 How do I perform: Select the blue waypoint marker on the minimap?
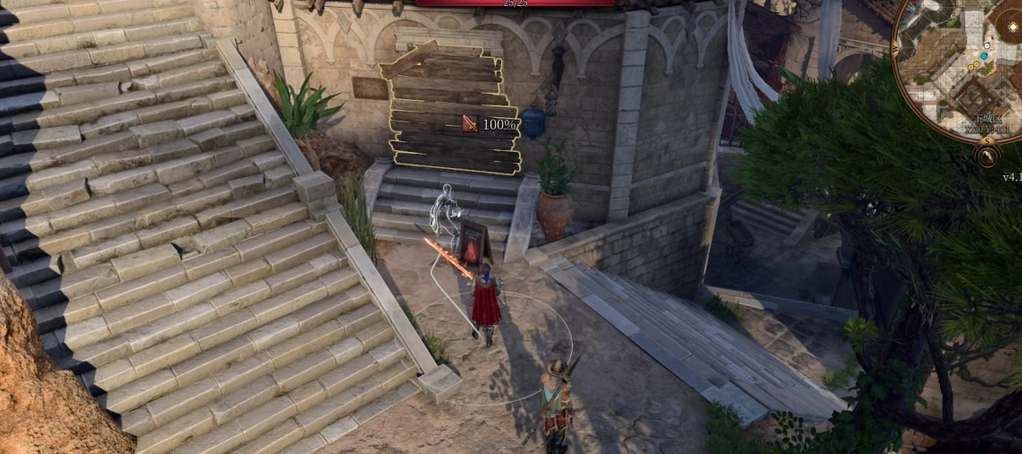coord(986,56)
